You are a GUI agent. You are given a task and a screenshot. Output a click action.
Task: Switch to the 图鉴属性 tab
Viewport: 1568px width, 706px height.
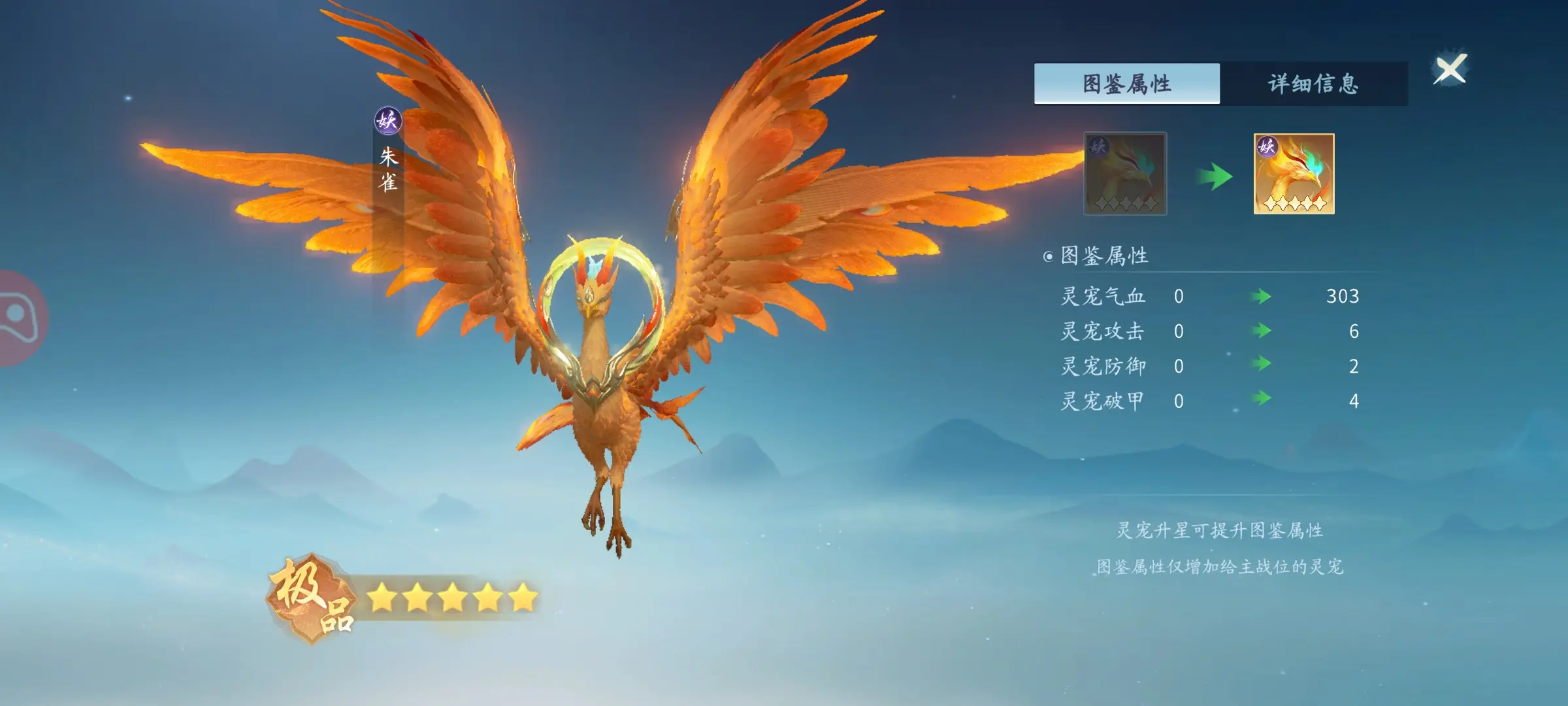(x=1126, y=84)
